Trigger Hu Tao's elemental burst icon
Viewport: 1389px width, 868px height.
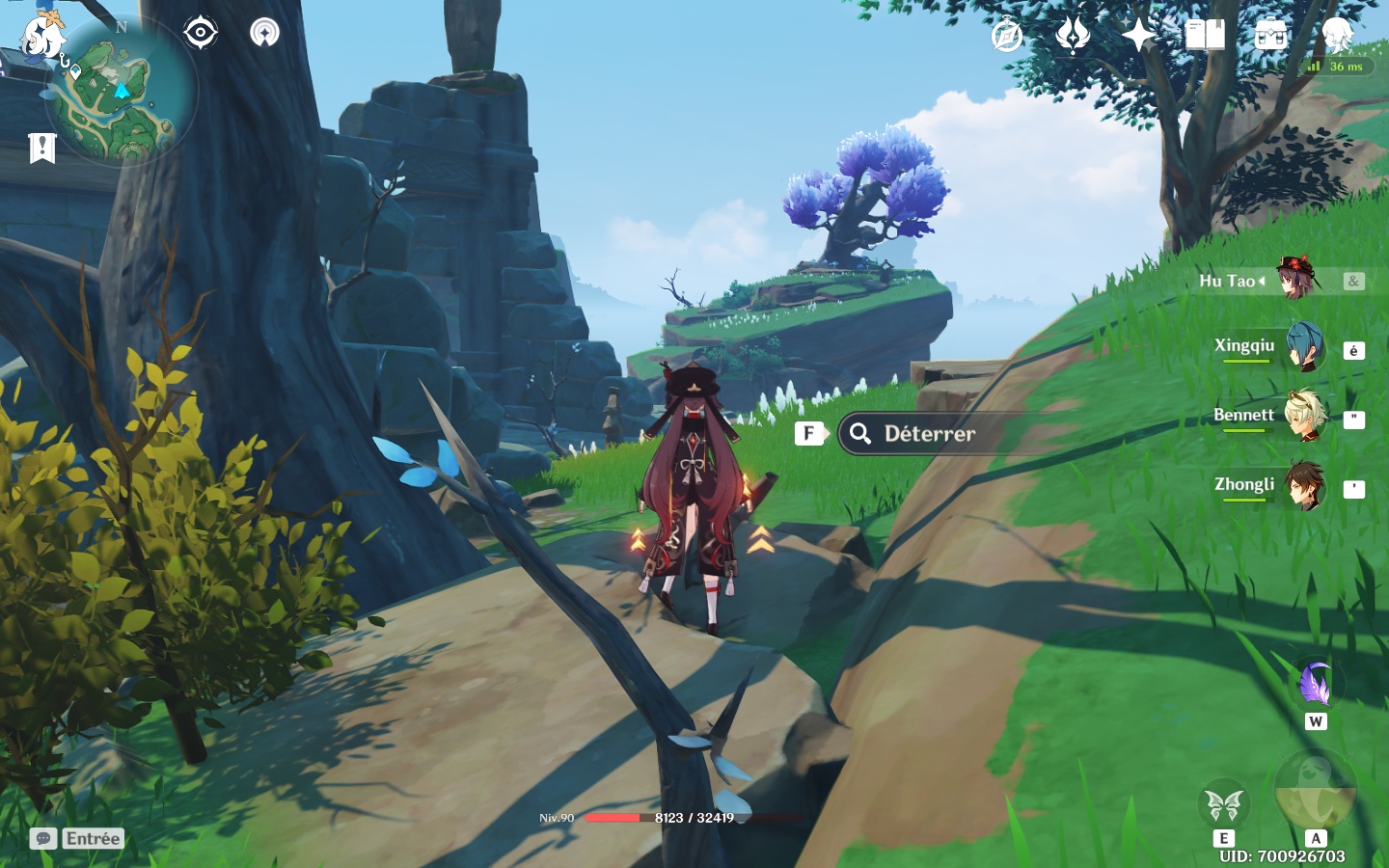pos(1315,789)
